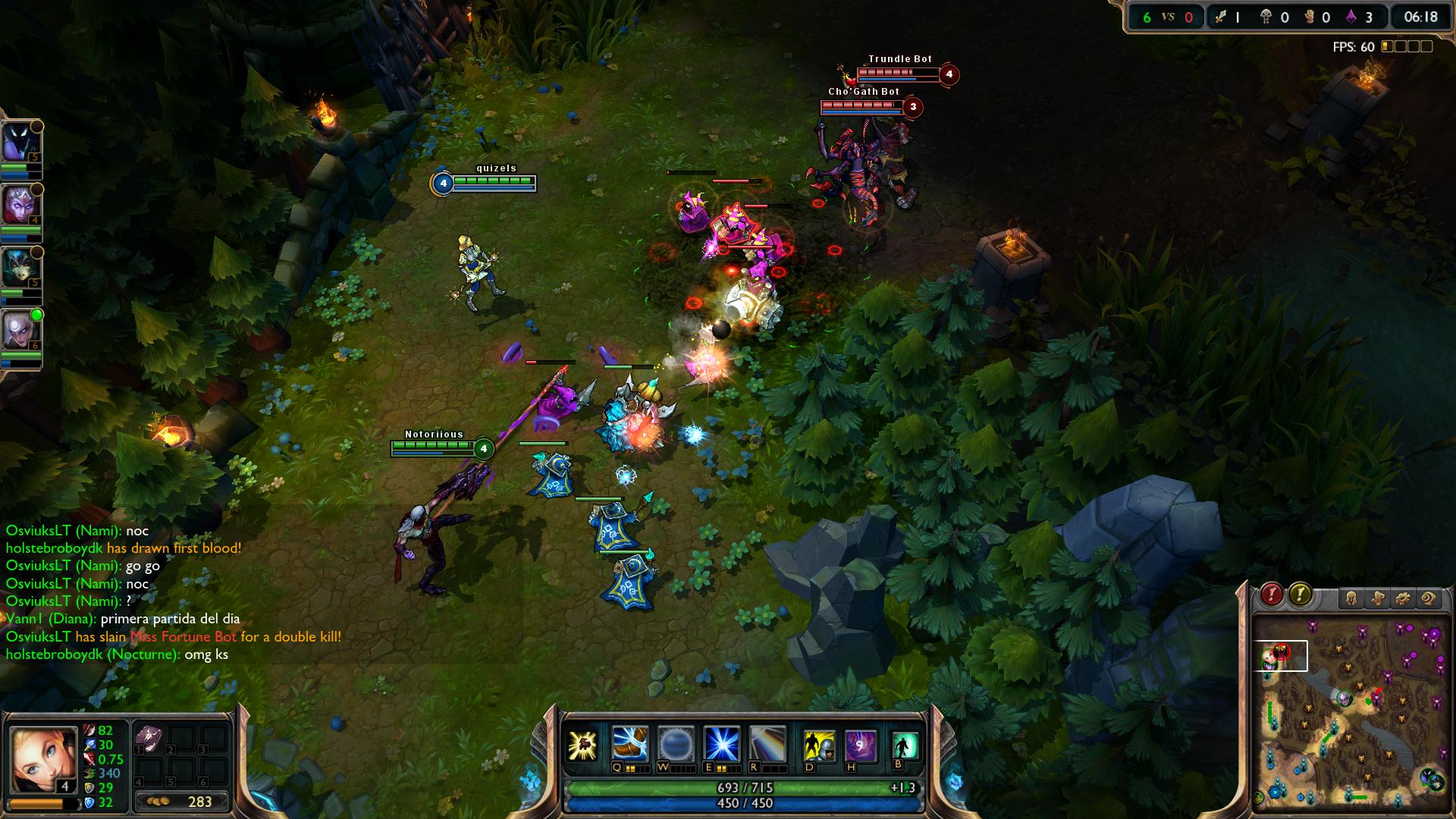
Task: Click the cooling-down summoner spell in slot H
Action: [860, 745]
